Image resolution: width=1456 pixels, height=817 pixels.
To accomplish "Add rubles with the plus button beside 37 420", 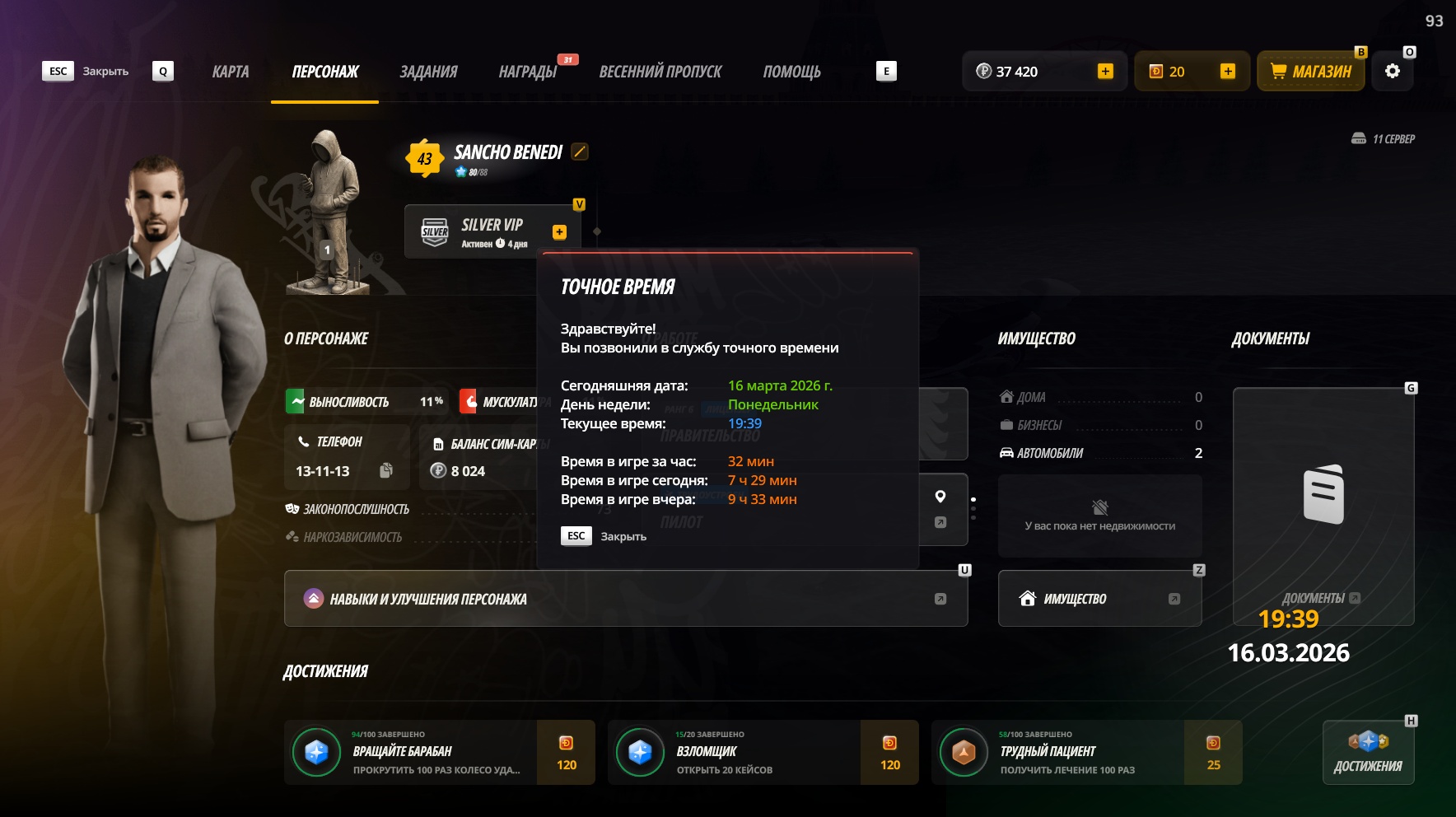I will tap(1105, 72).
